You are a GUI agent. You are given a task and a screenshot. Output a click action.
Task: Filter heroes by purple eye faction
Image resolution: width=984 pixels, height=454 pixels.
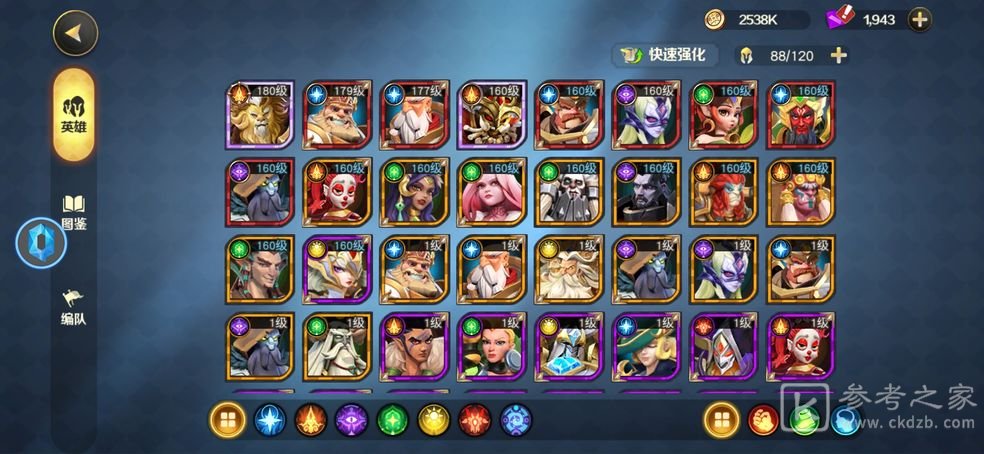tap(351, 421)
